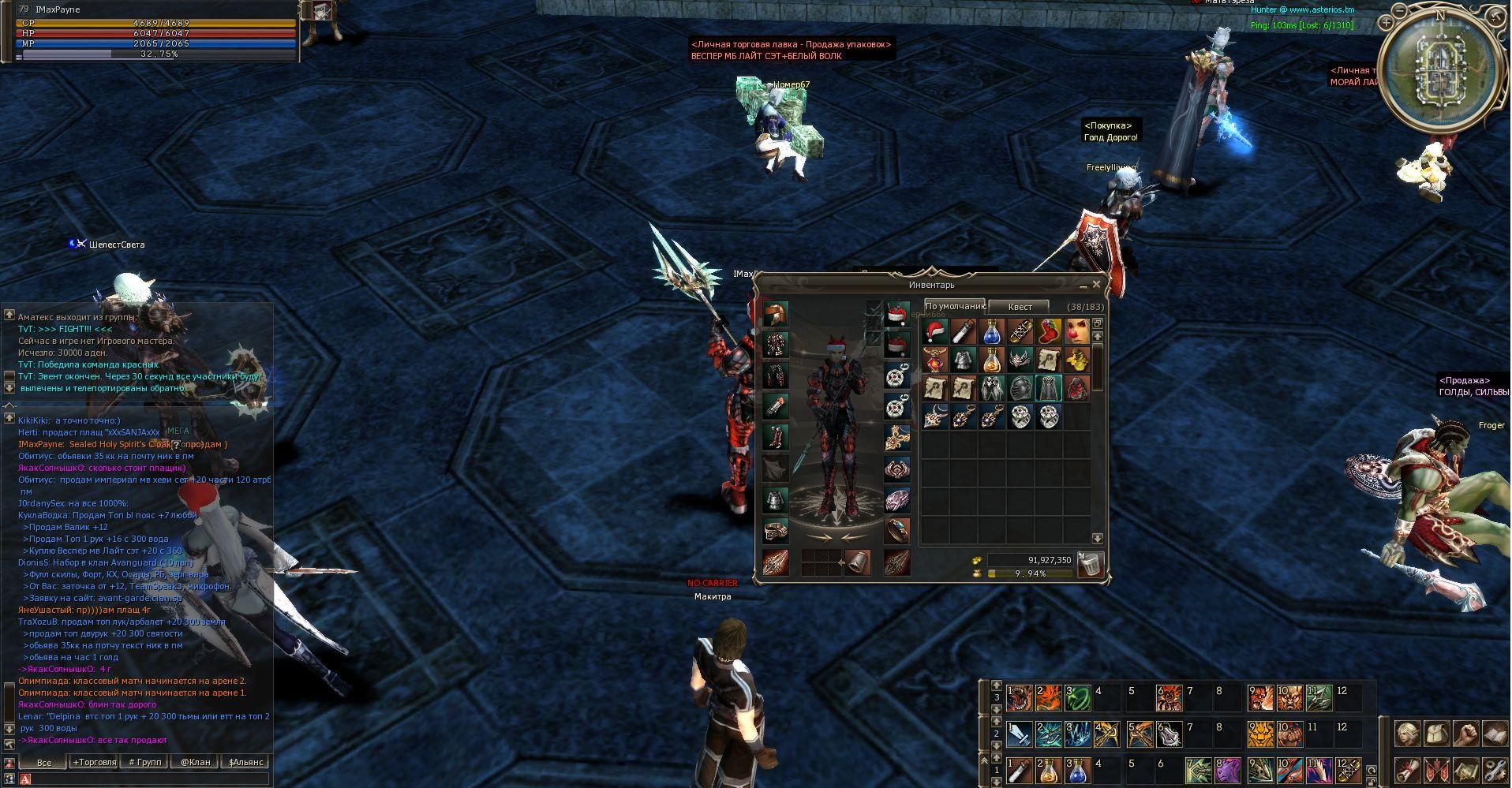Activate the roaring beast skill on hotbar row 3
This screenshot has width=1512, height=788.
[1020, 698]
